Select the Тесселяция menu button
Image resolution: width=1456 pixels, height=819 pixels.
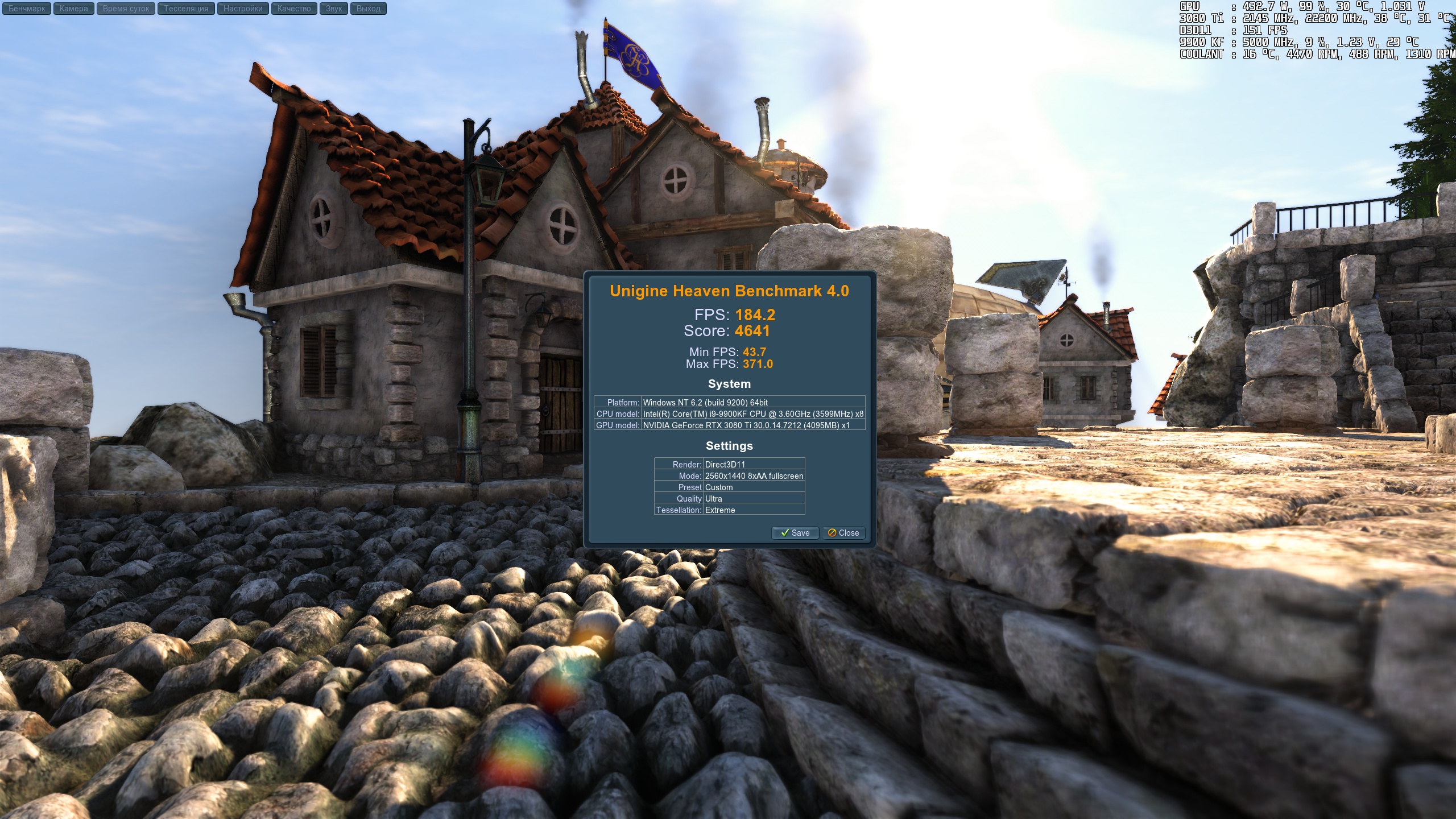[186, 9]
